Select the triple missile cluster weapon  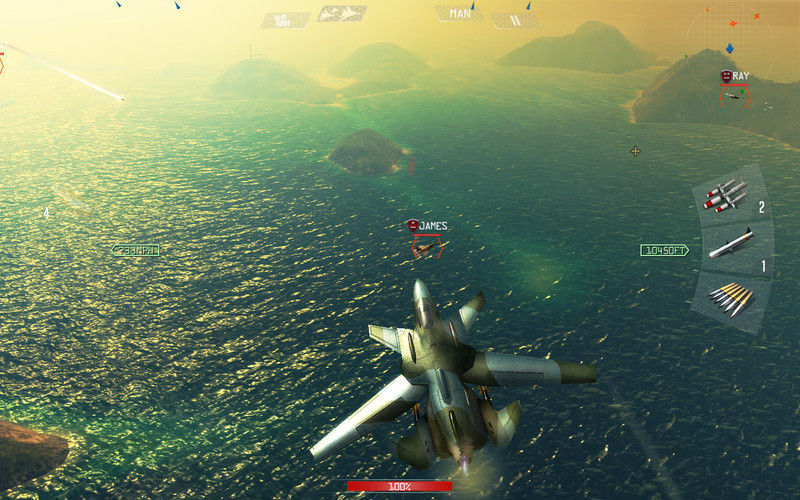727,195
